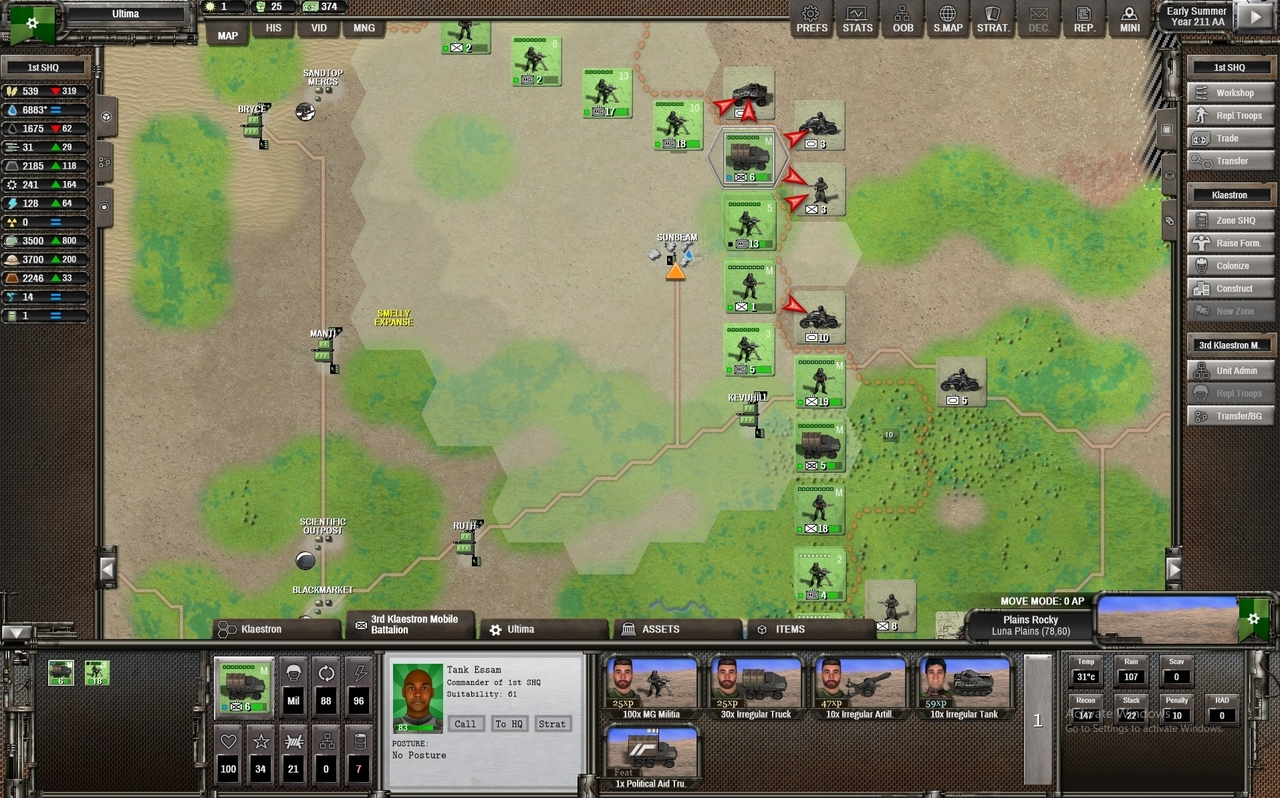1280x798 pixels.
Task: End turn with the play arrow button
Action: [1254, 17]
